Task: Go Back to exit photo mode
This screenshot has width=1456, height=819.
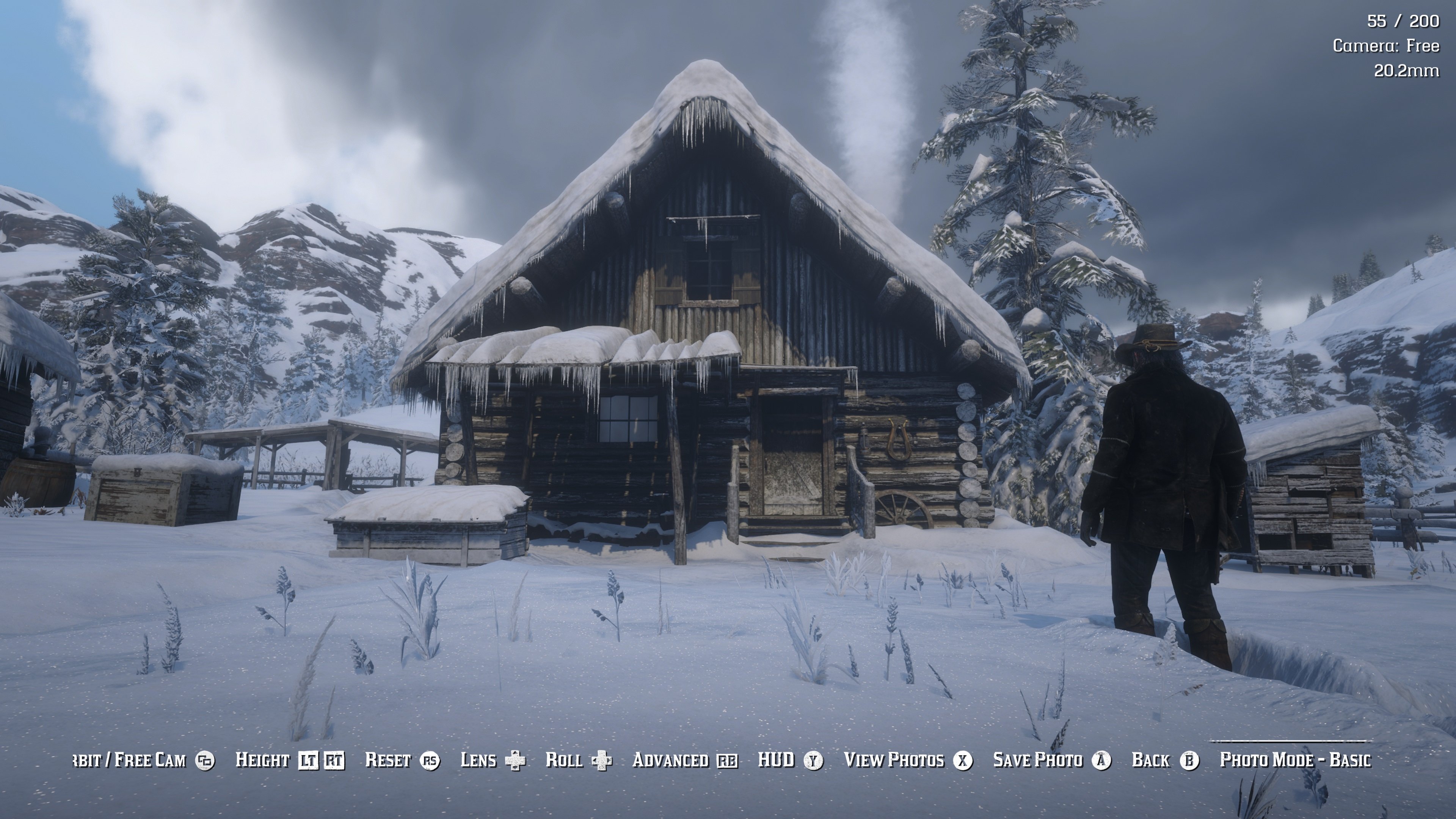Action: point(1164,760)
